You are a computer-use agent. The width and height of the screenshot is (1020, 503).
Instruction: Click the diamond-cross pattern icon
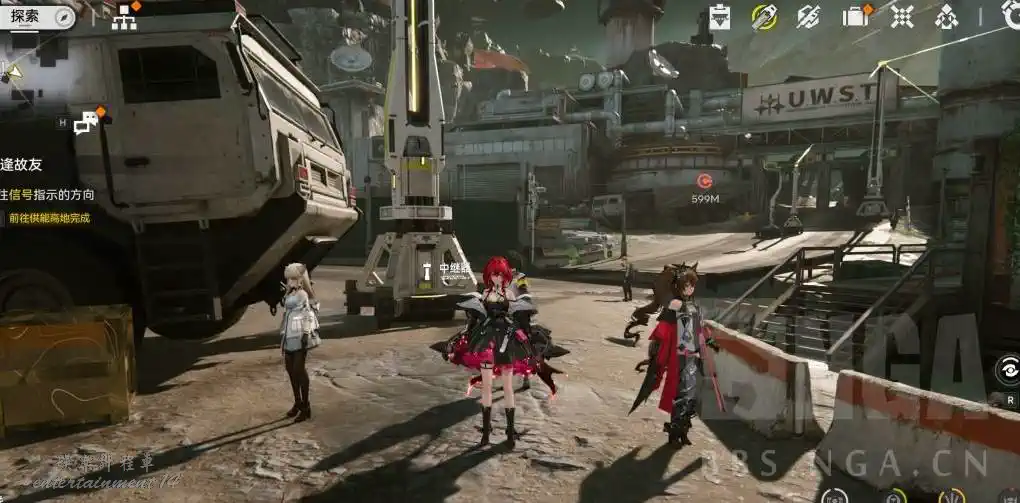click(902, 16)
